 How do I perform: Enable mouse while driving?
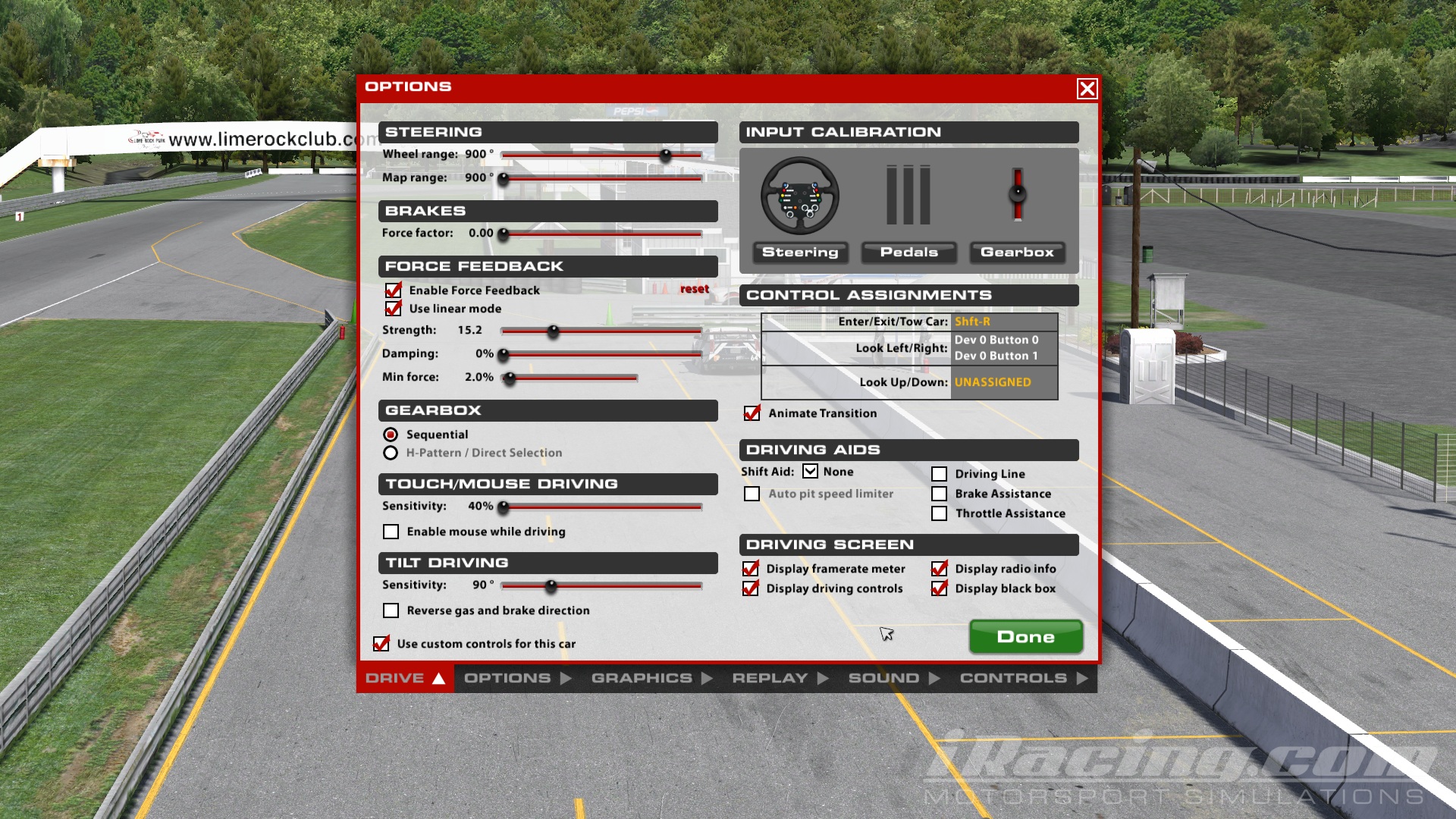[391, 532]
